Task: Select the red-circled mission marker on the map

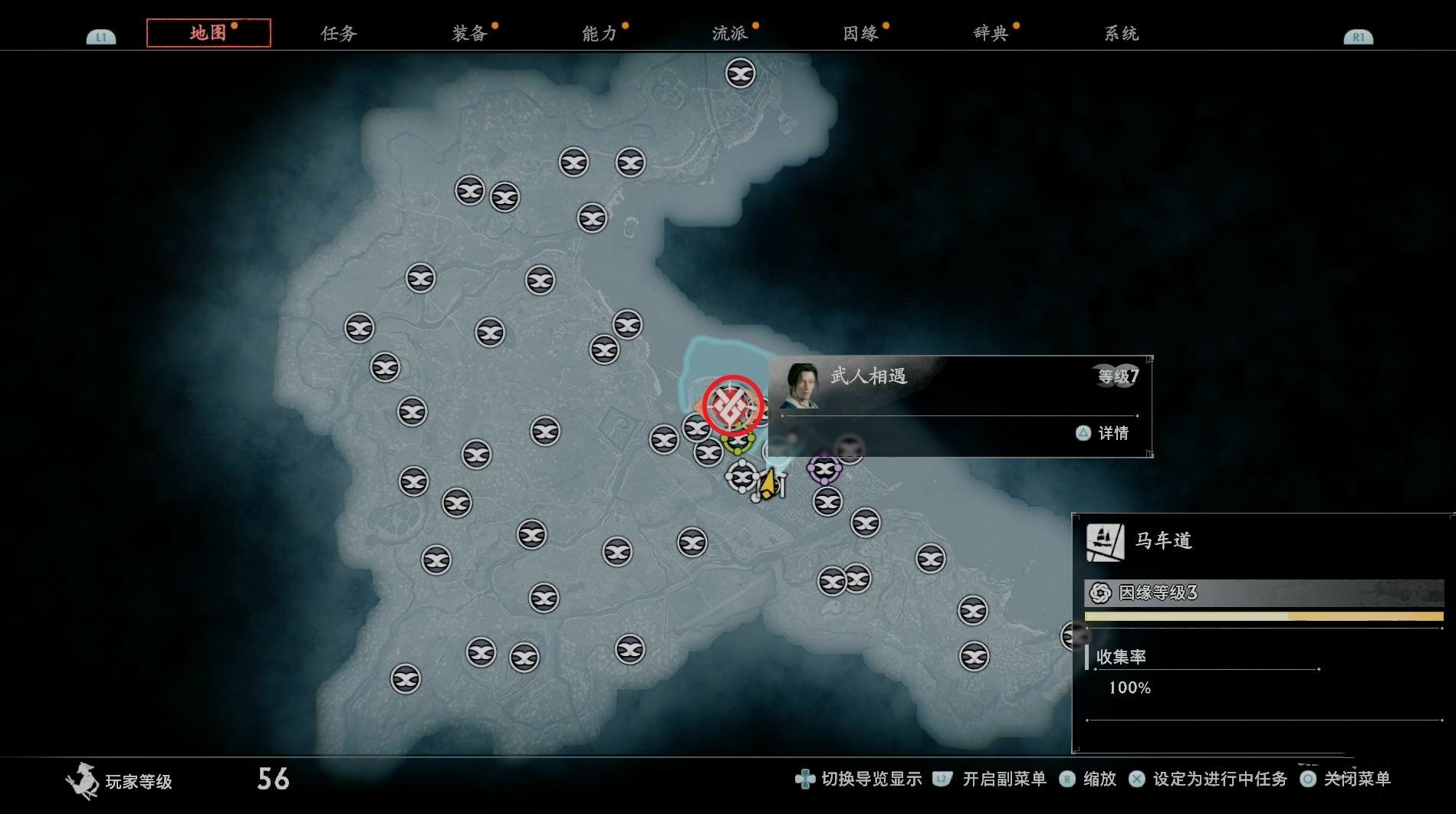Action: click(732, 405)
